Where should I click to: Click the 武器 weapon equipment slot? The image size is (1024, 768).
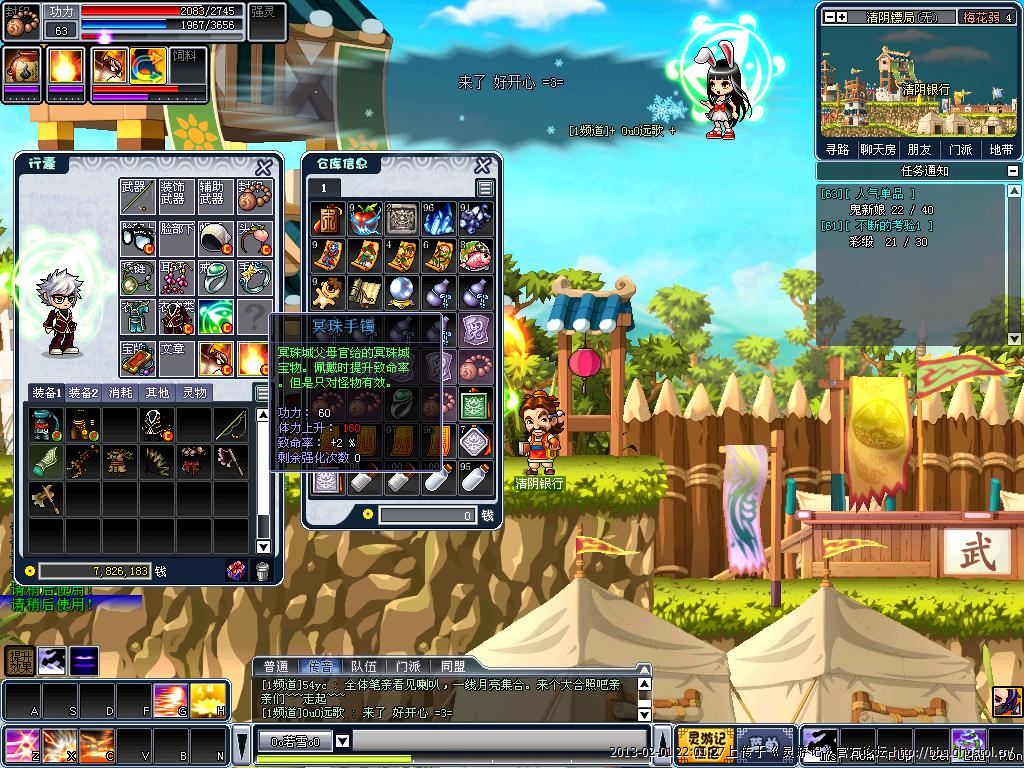tap(135, 197)
